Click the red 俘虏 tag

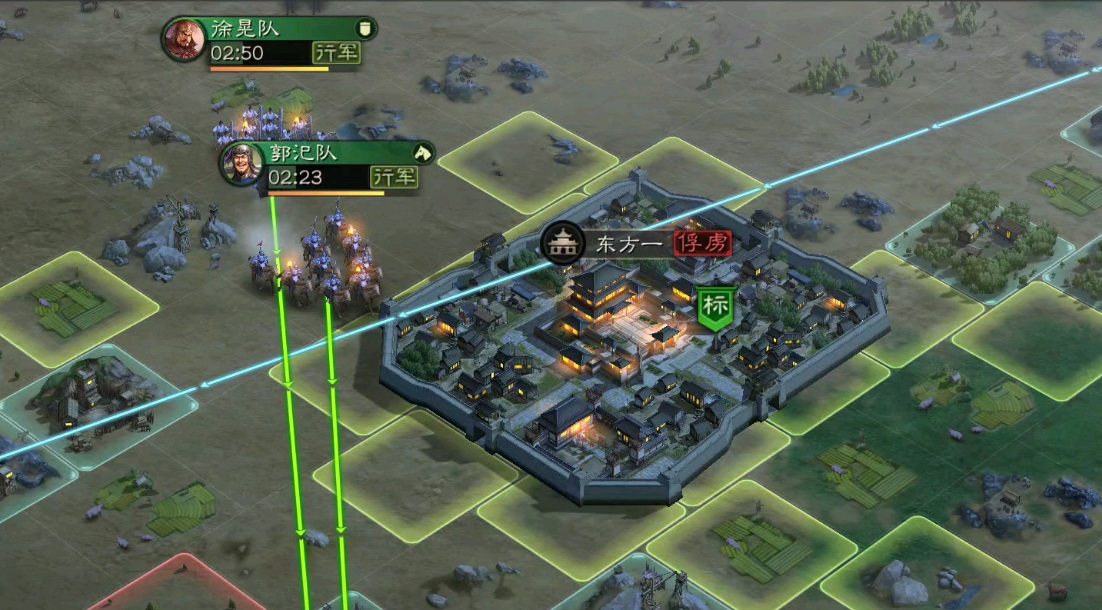(x=702, y=243)
